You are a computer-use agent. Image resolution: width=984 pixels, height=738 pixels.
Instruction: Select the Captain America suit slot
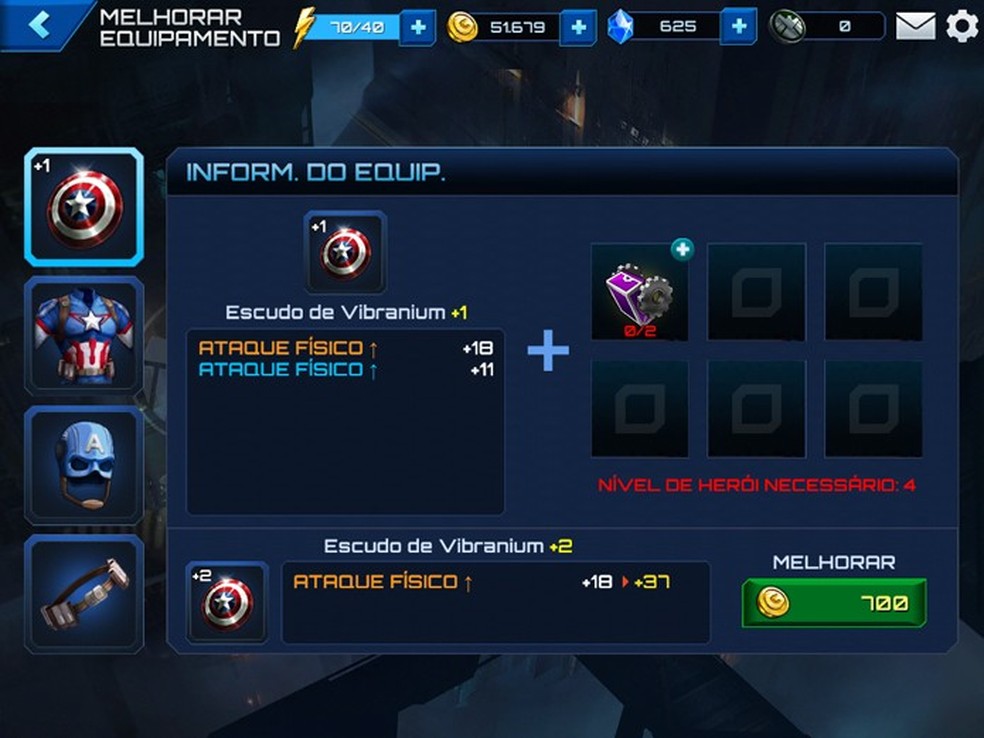coord(84,335)
